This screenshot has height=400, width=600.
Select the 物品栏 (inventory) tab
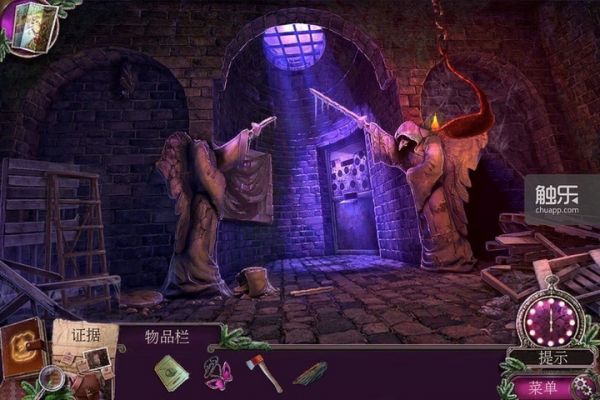pos(166,336)
